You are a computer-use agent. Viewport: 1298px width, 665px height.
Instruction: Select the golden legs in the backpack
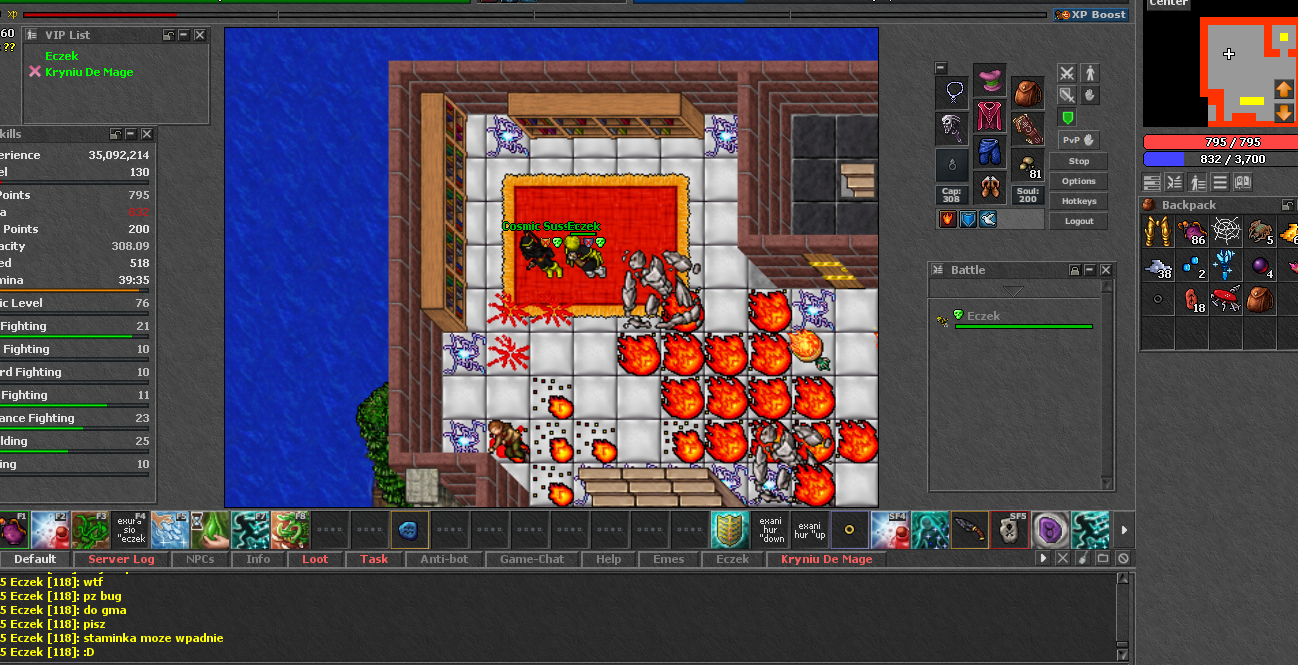tap(1158, 234)
